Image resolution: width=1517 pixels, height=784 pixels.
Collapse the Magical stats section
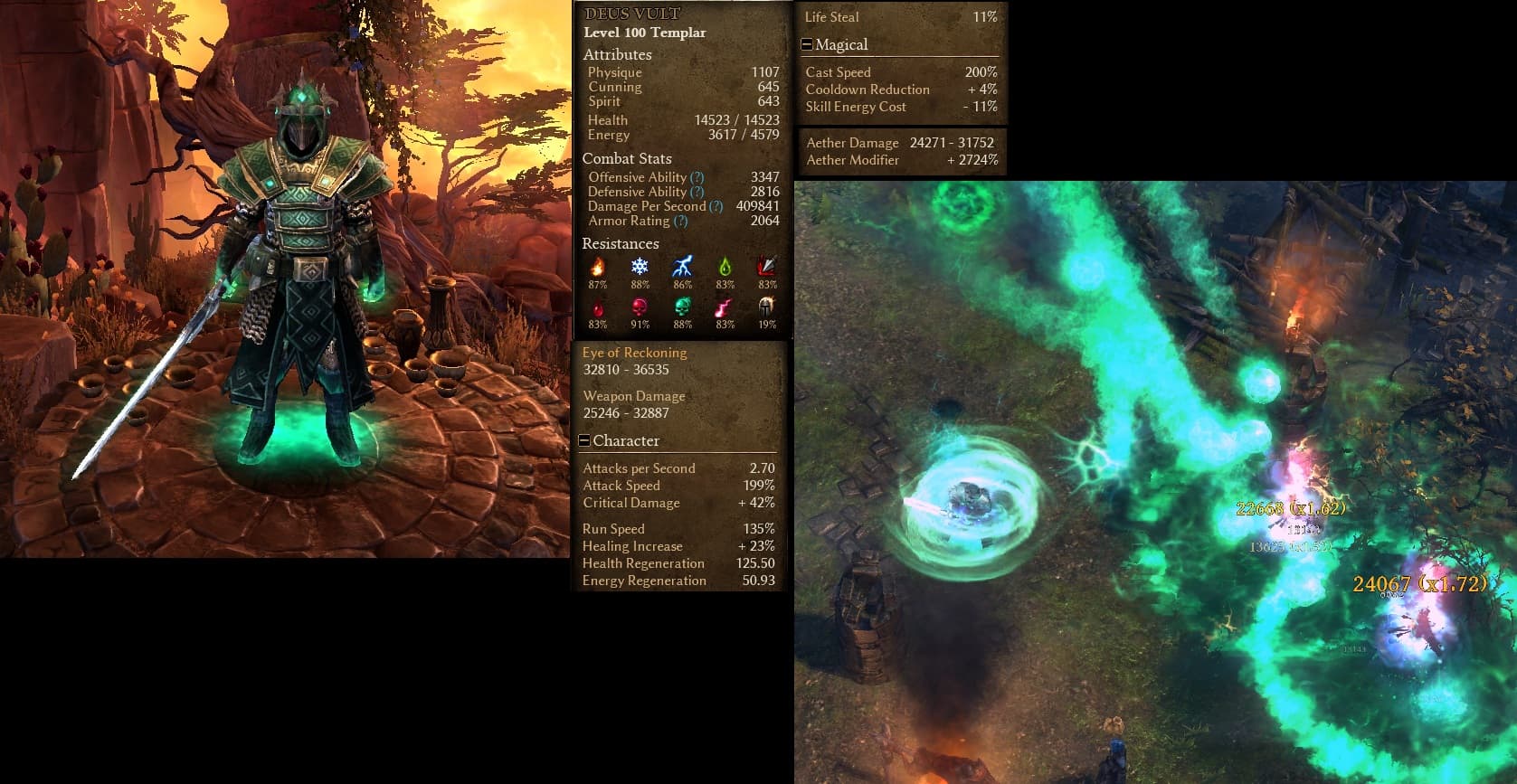tap(807, 45)
